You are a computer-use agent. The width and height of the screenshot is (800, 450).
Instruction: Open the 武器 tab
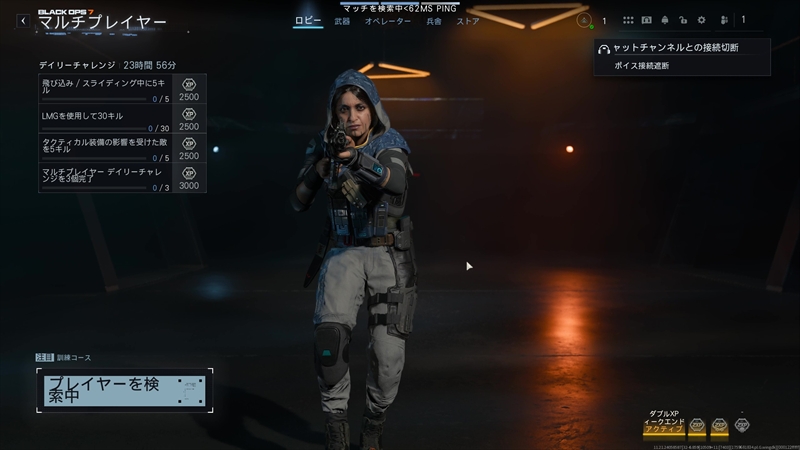click(x=342, y=21)
